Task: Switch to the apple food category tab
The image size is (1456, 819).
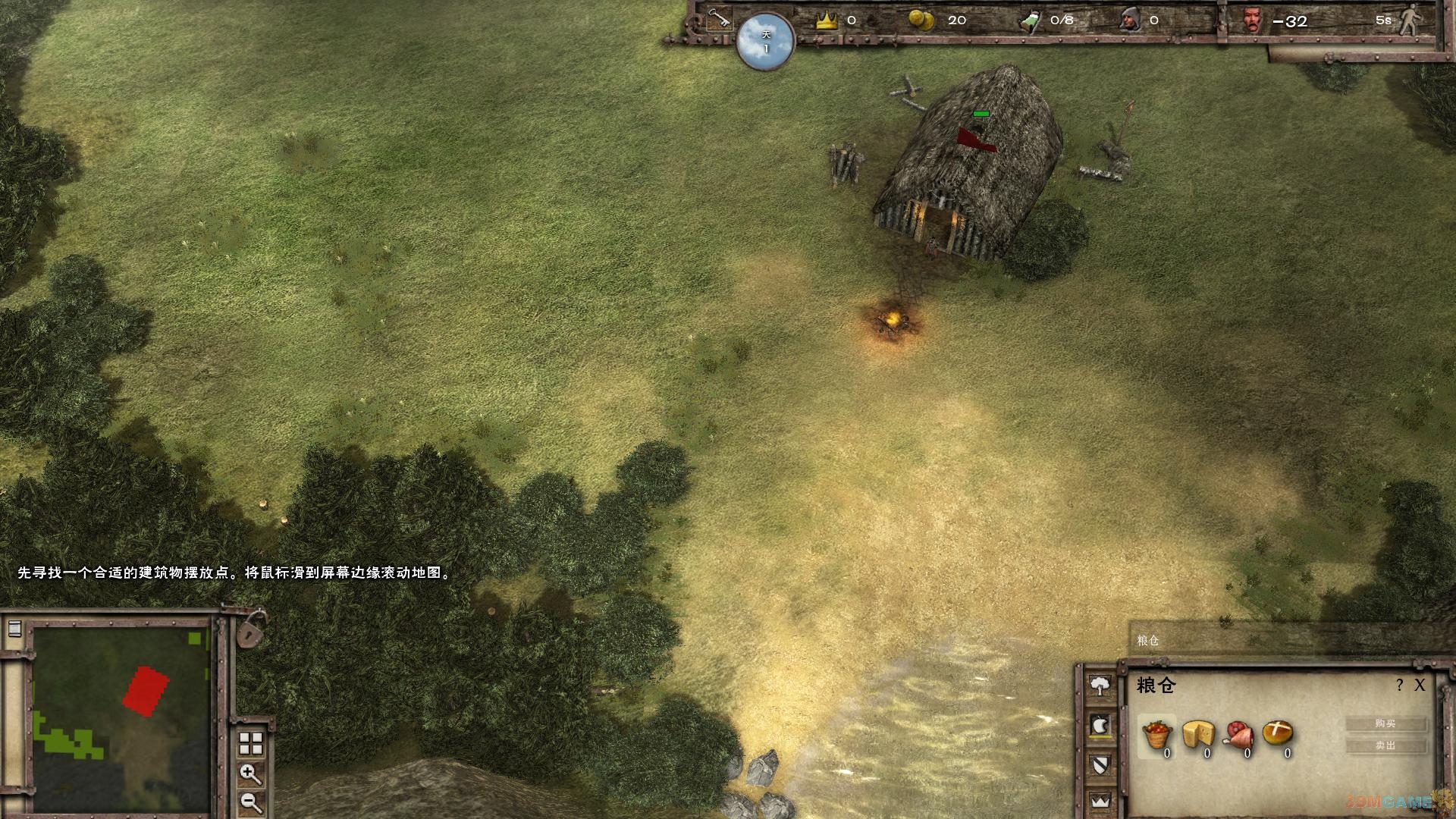Action: pos(1100,726)
